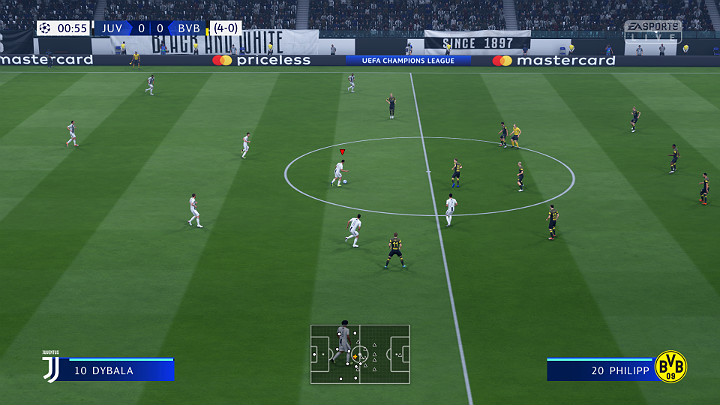Click the Borussia Dortmund crest icon

tap(671, 366)
